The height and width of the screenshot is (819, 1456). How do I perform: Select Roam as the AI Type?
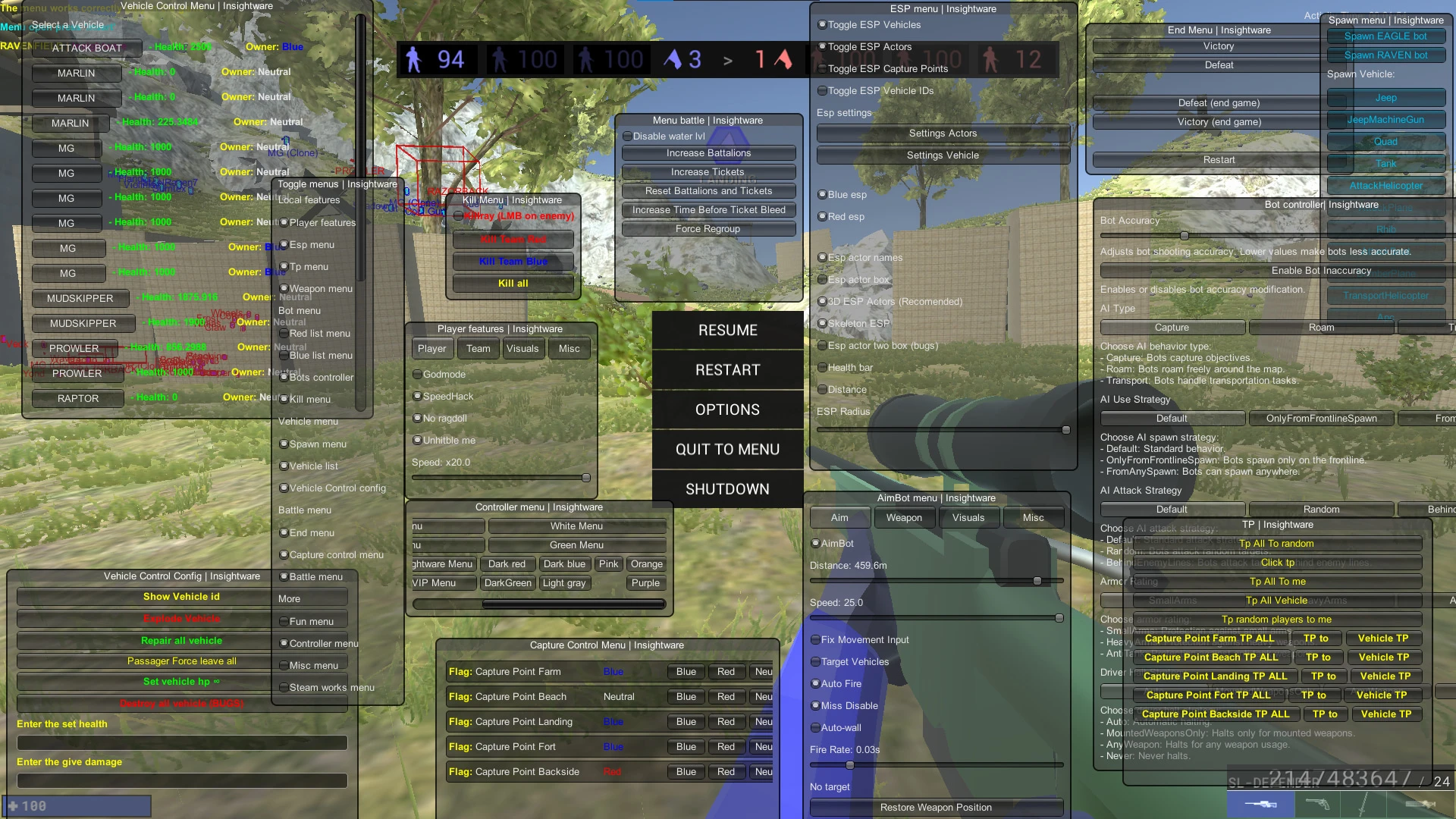[1321, 327]
